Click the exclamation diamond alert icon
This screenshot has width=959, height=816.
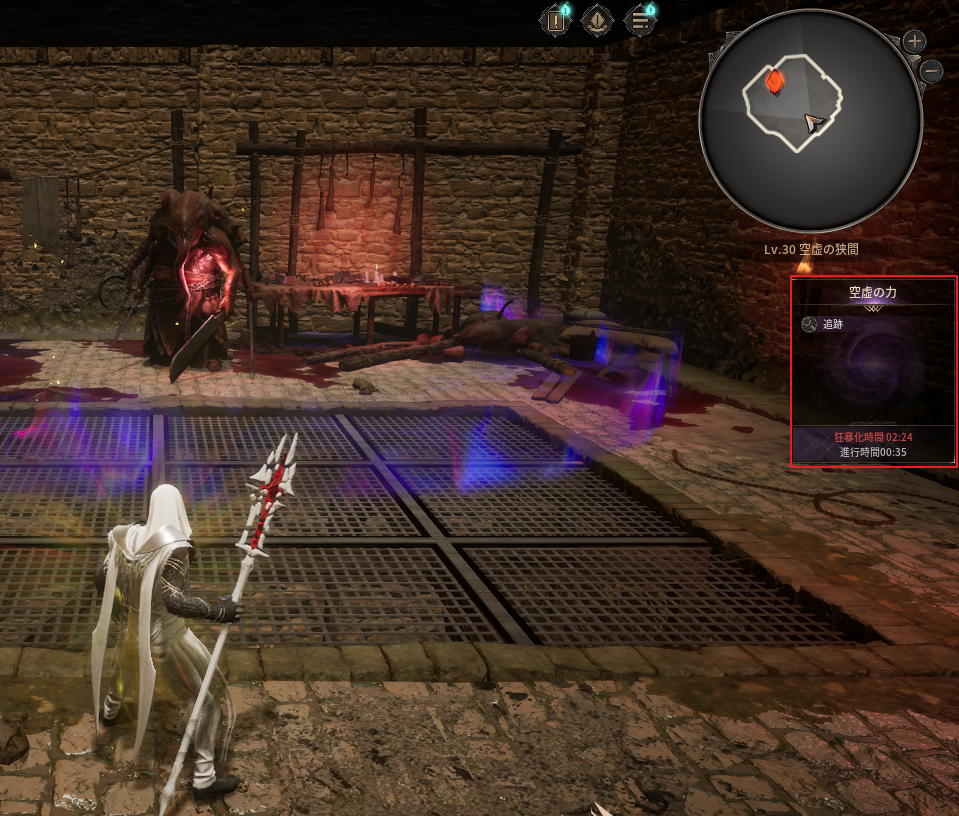click(597, 20)
